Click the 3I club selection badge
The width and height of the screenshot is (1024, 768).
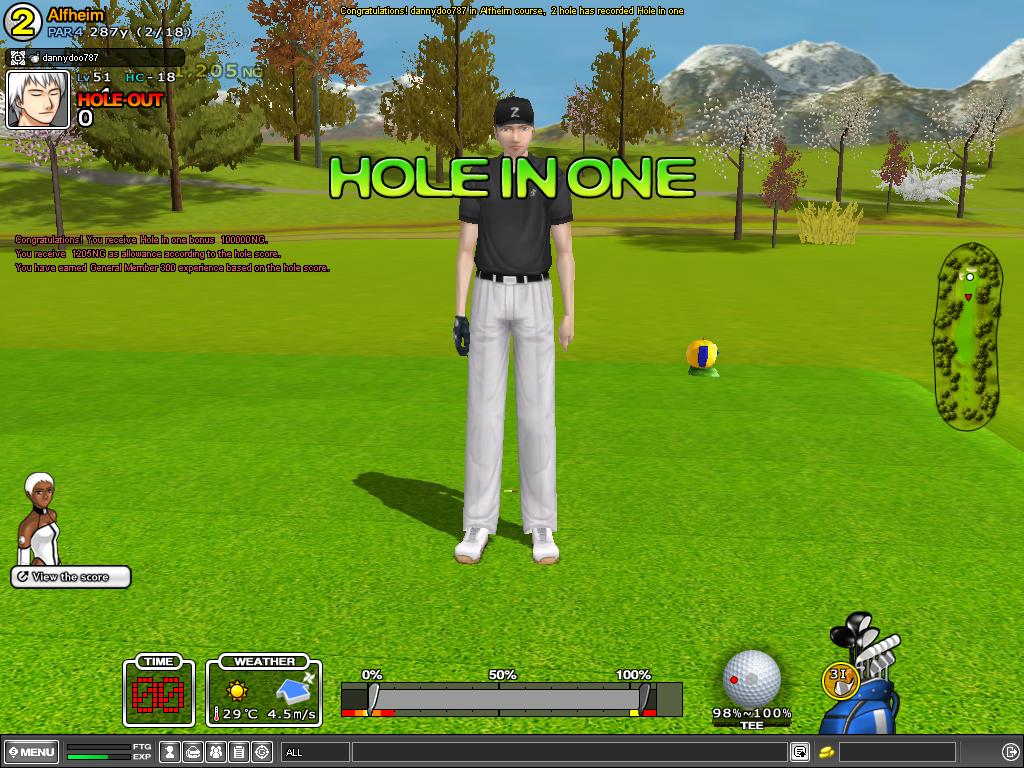pos(840,679)
